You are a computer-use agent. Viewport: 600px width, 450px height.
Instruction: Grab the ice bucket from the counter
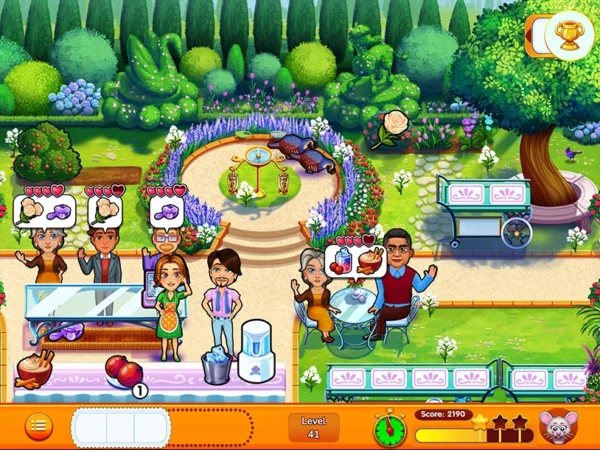point(217,365)
